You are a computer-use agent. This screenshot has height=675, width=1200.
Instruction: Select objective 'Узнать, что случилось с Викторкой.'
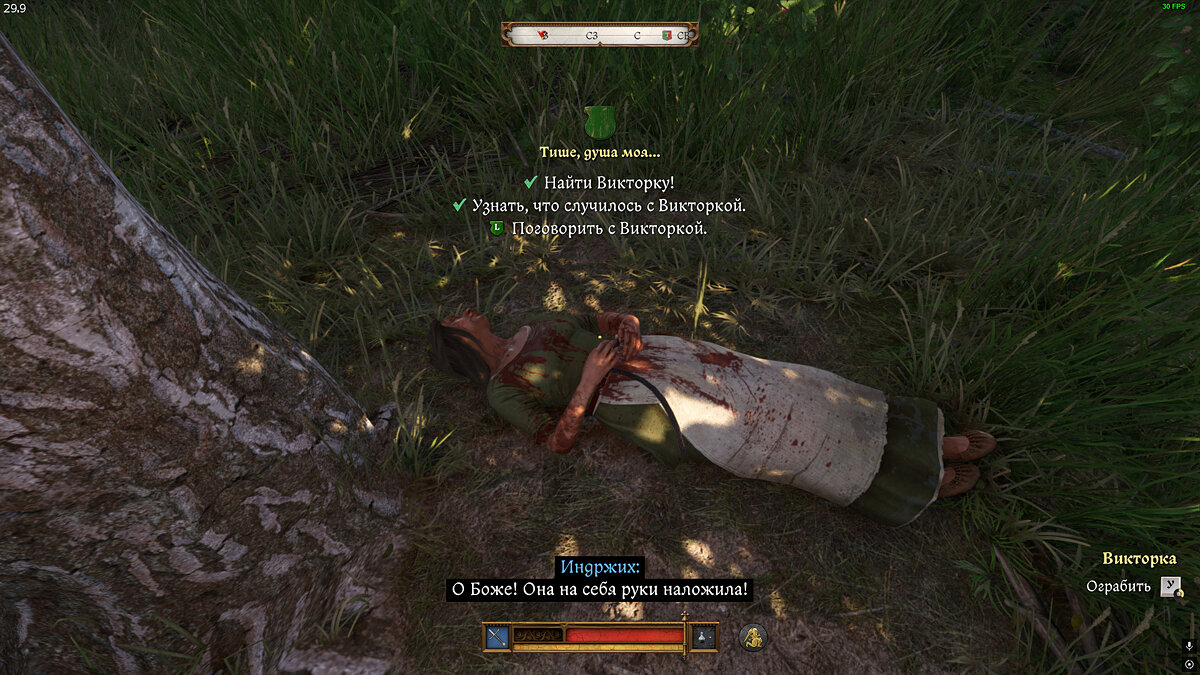[x=608, y=205]
